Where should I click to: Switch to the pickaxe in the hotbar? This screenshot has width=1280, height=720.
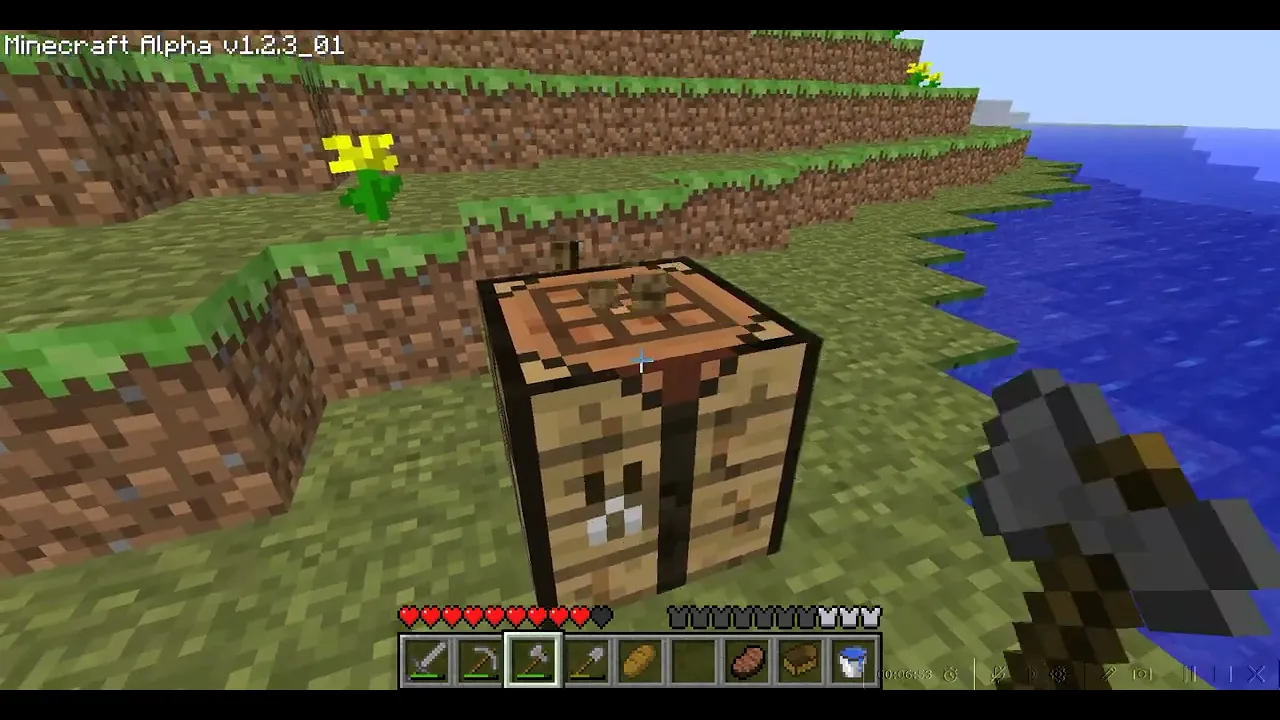480,662
